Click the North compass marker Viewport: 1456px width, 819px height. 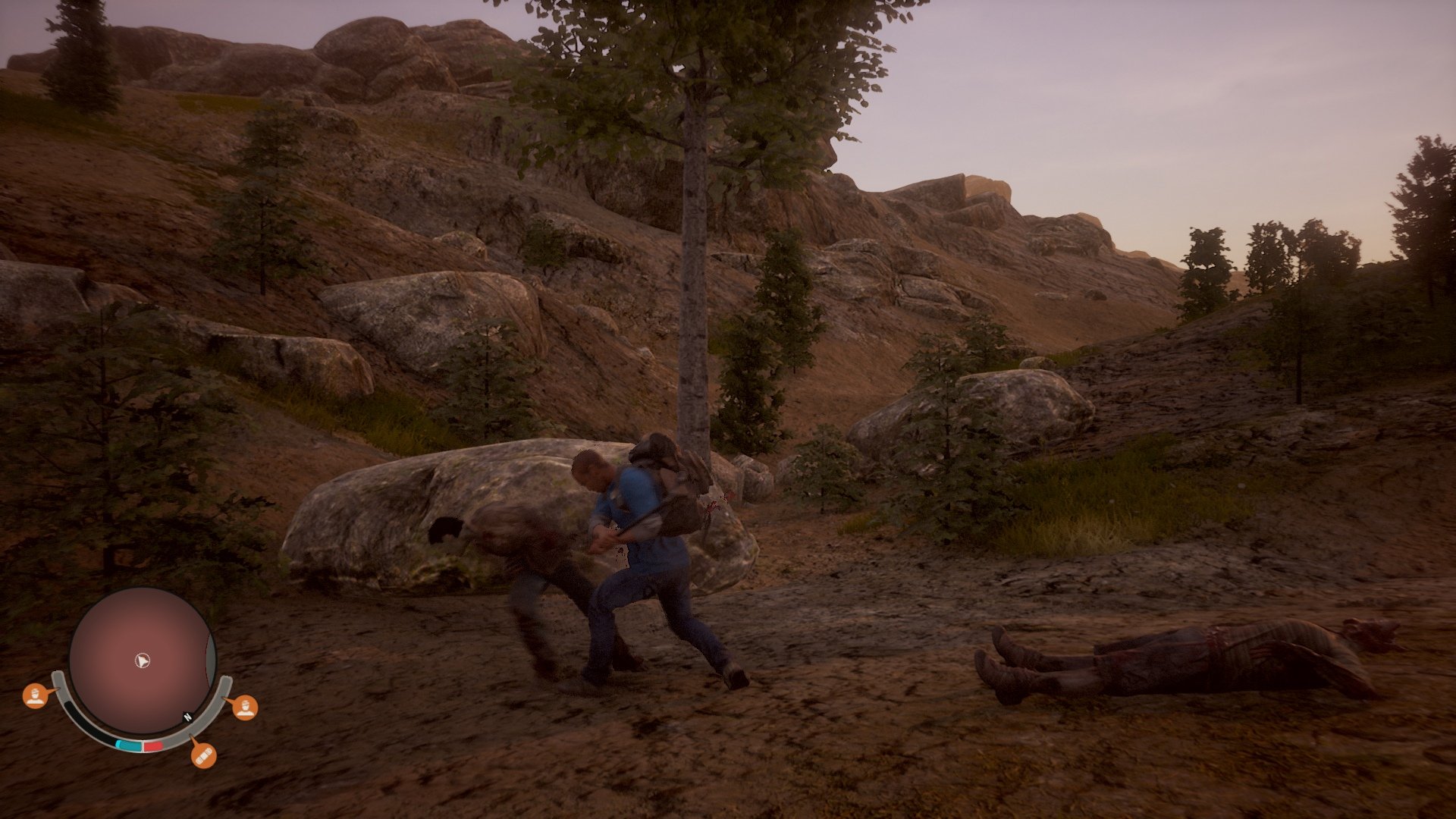tap(187, 717)
